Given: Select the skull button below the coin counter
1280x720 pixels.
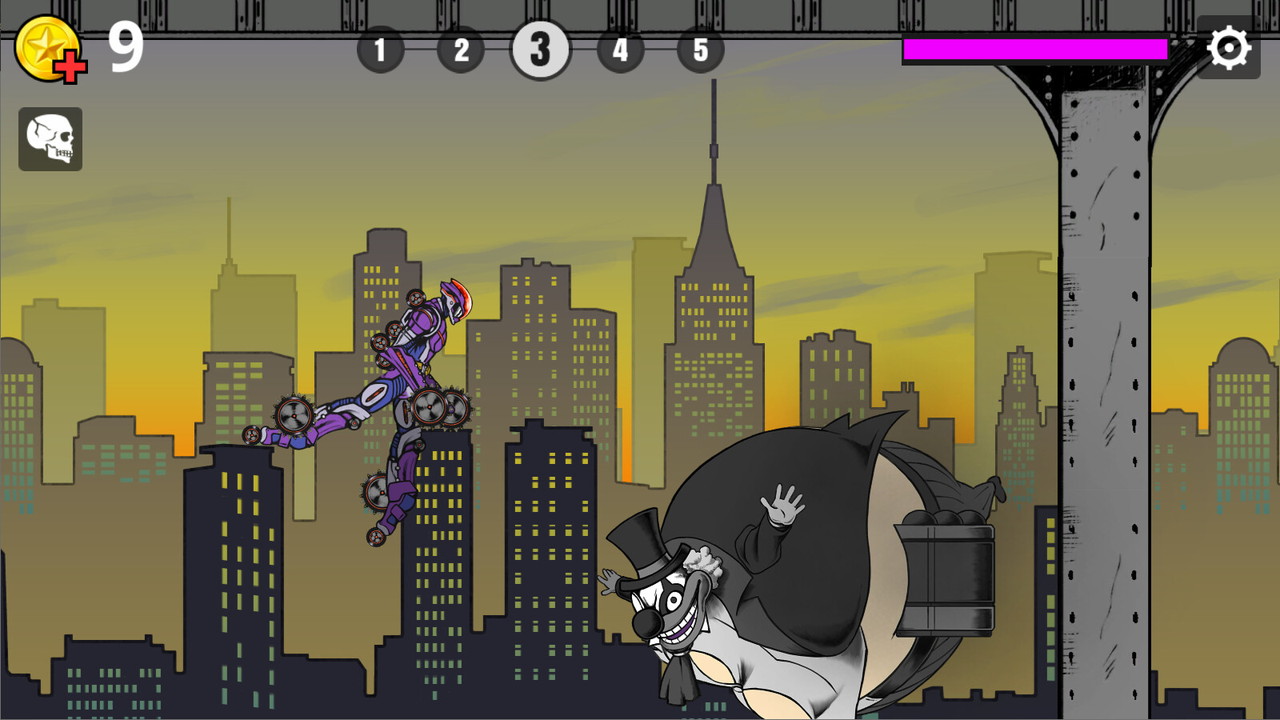Looking at the screenshot, I should click(x=50, y=138).
